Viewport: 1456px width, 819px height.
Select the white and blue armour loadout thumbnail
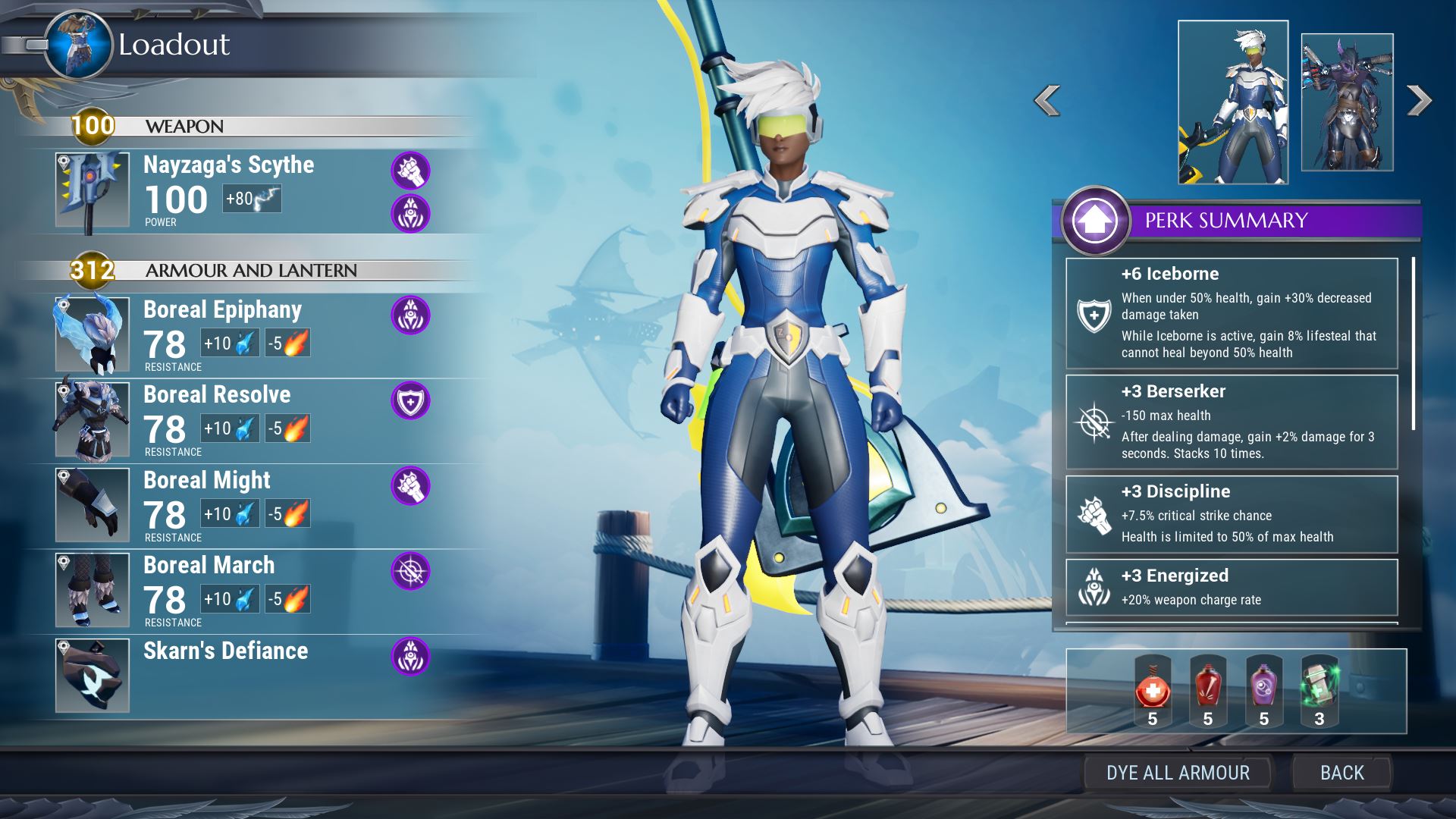click(1232, 102)
